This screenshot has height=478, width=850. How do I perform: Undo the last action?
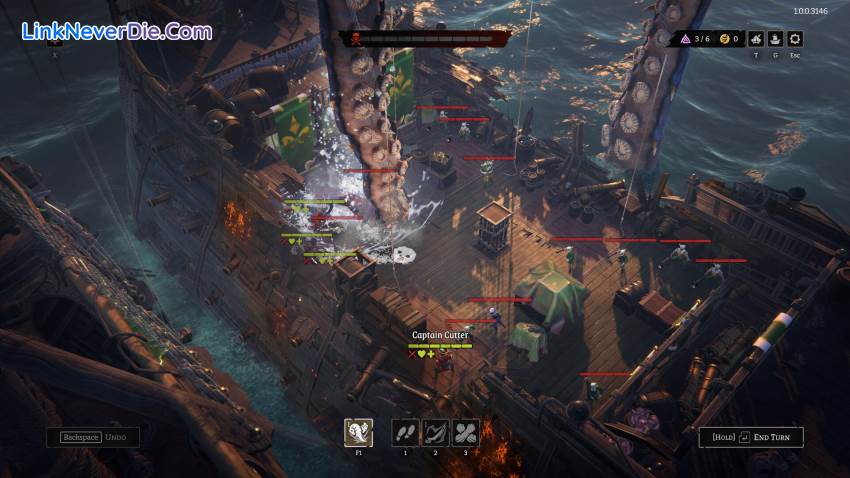(93, 437)
